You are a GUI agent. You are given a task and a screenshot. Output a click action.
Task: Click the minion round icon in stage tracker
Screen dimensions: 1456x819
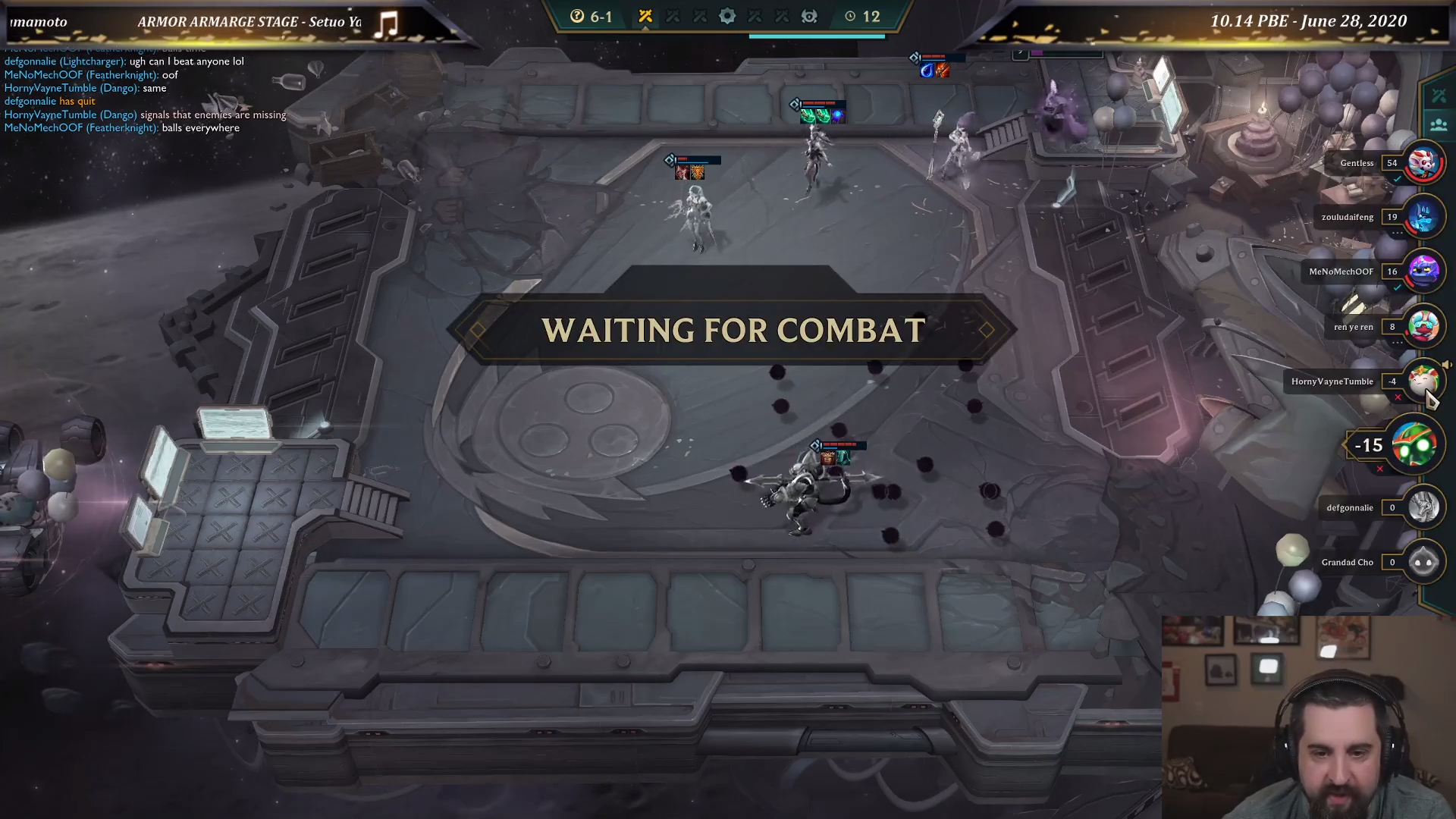tap(808, 17)
